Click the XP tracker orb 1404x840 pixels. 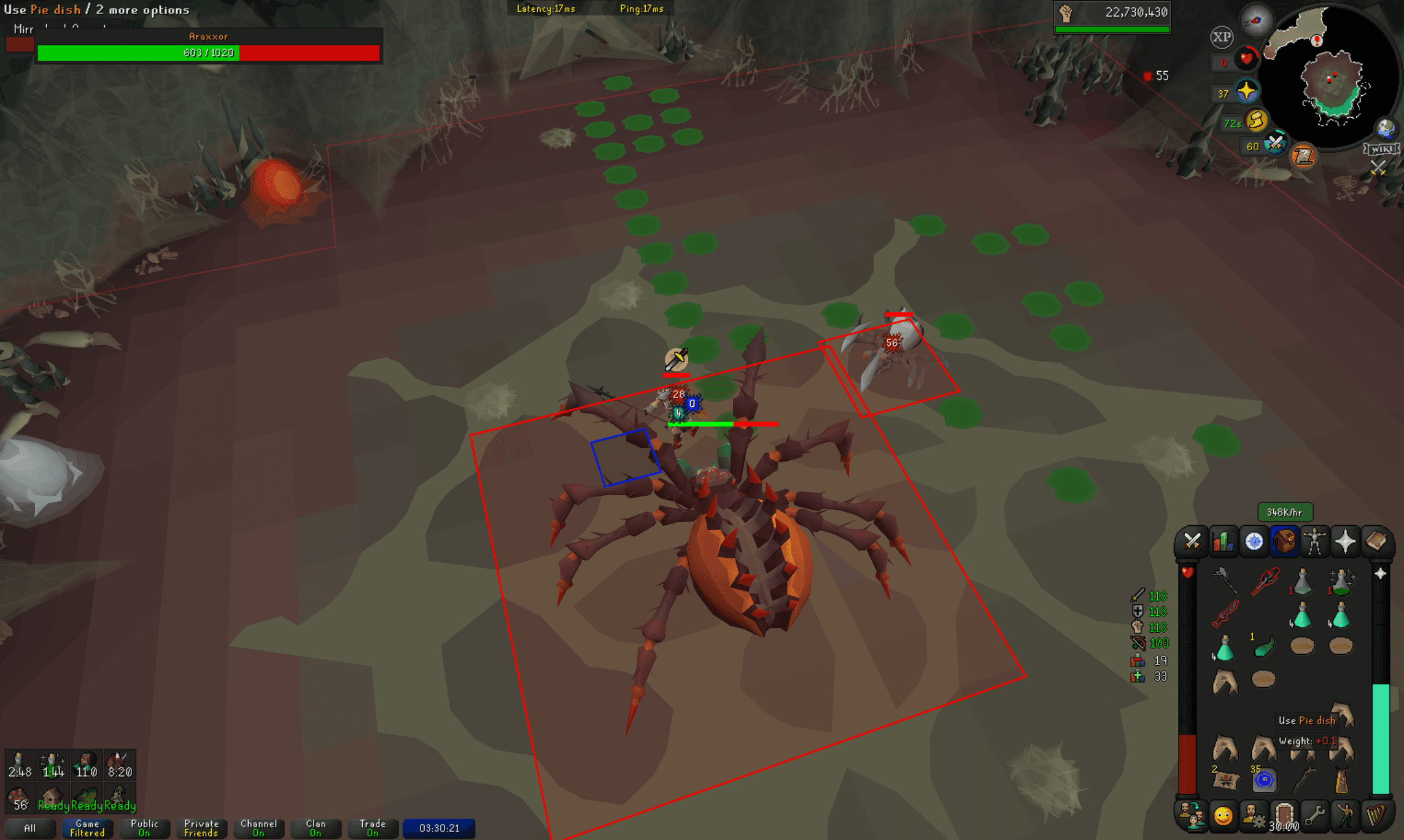(1222, 37)
